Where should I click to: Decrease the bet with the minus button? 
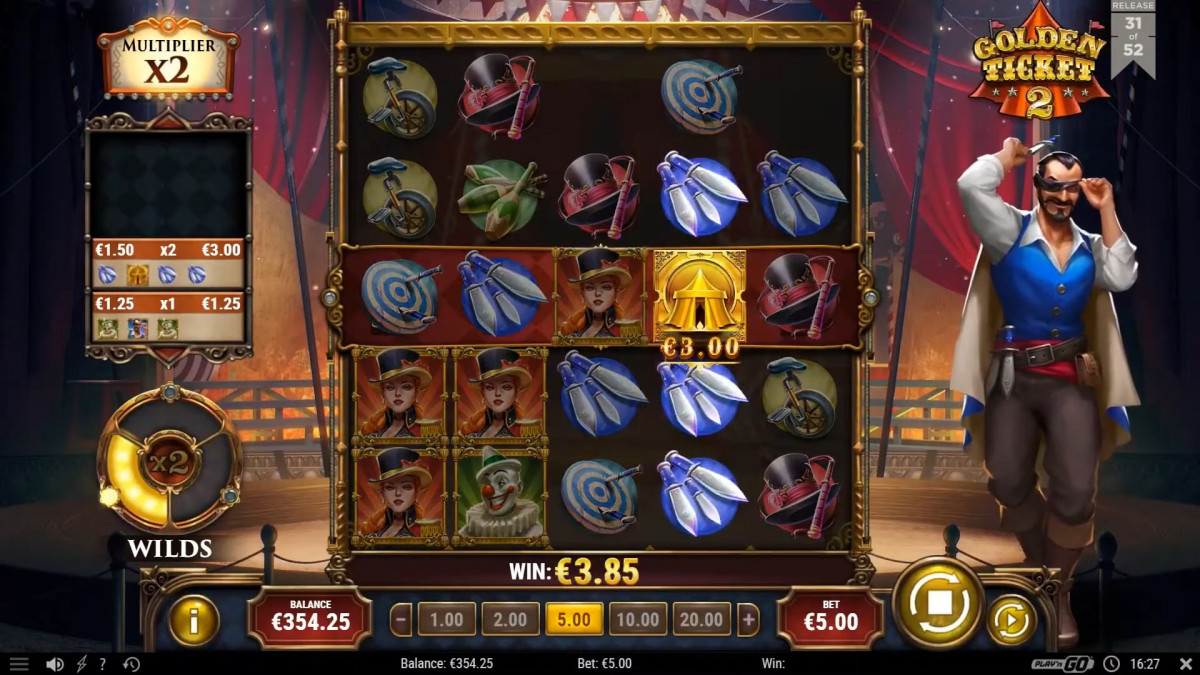(401, 620)
